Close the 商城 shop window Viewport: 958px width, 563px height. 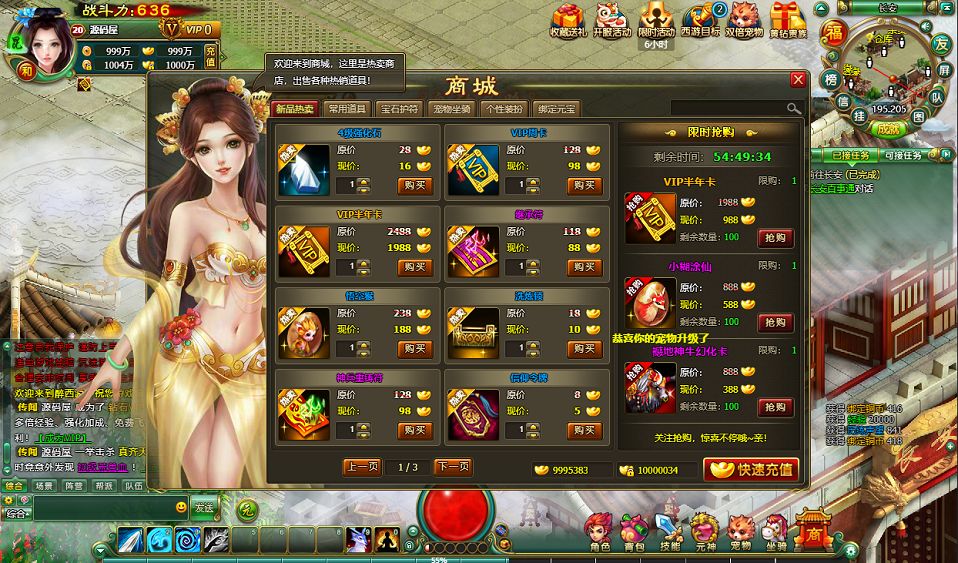[x=797, y=80]
